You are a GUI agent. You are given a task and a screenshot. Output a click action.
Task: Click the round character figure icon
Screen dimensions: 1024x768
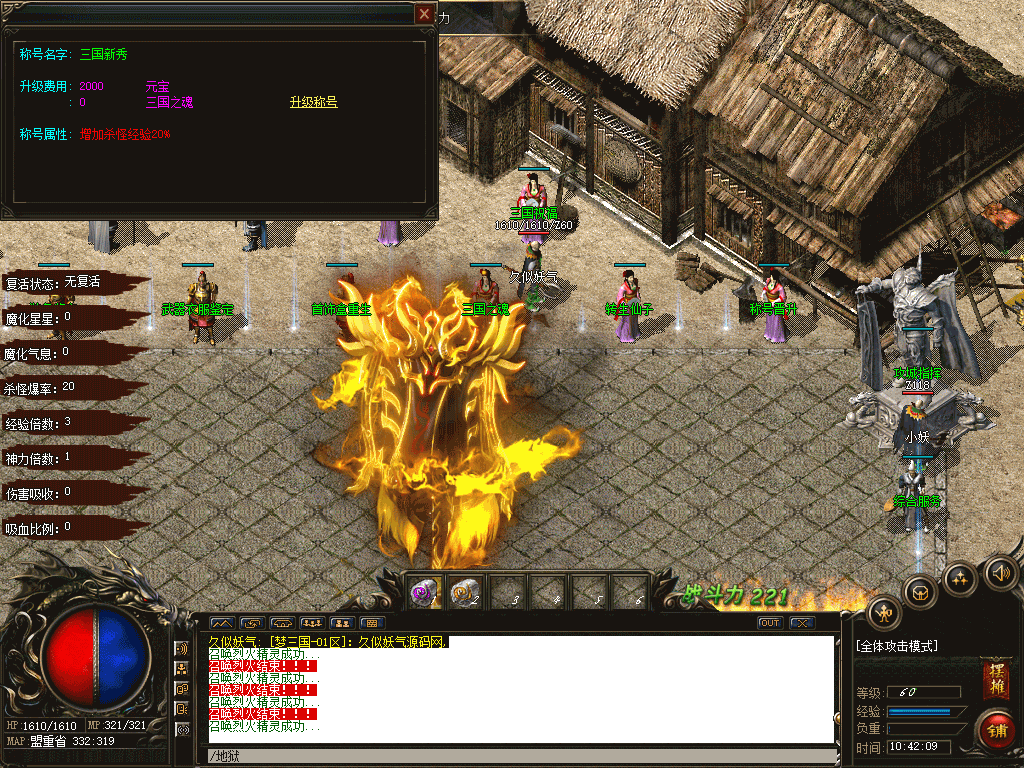pos(885,612)
